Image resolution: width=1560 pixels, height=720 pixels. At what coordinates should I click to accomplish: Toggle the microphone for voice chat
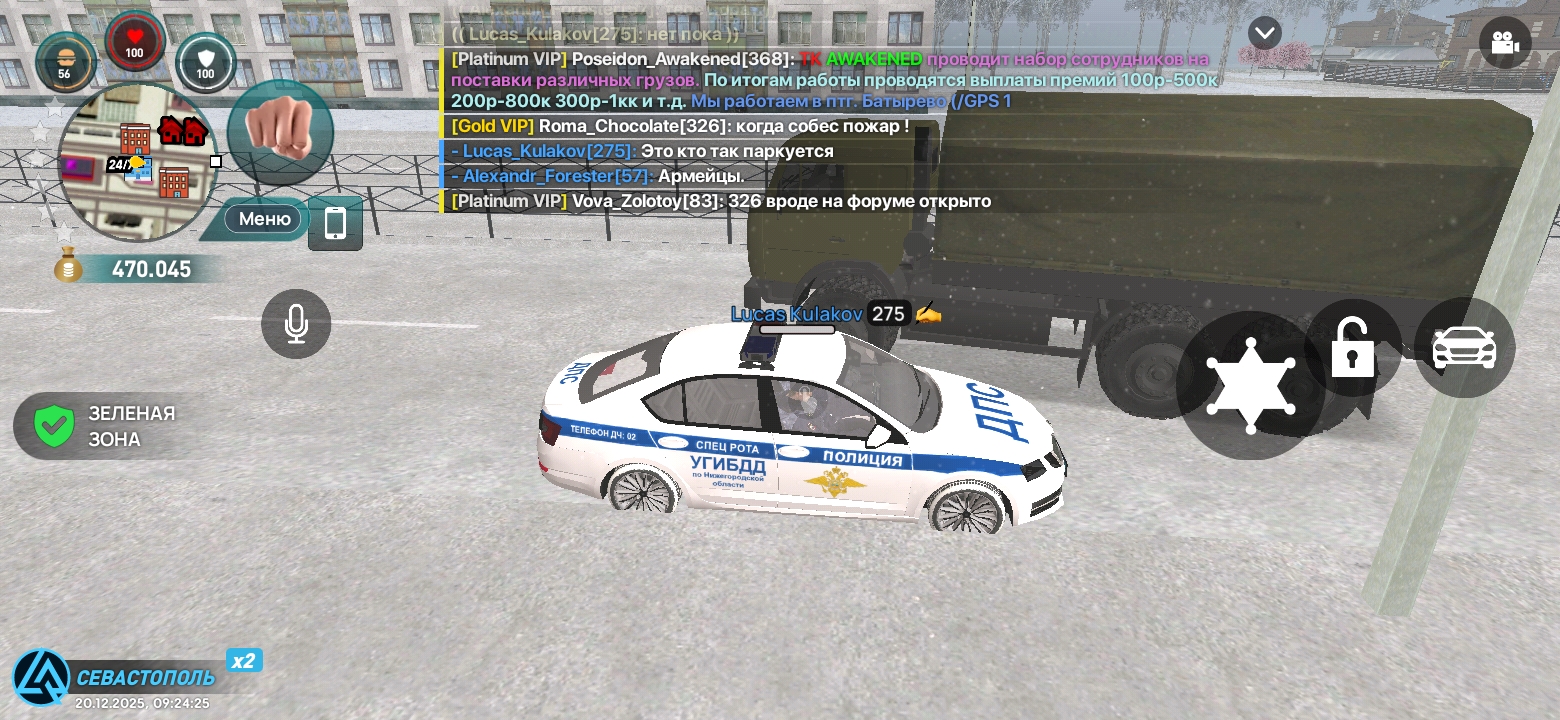pyautogui.click(x=295, y=323)
